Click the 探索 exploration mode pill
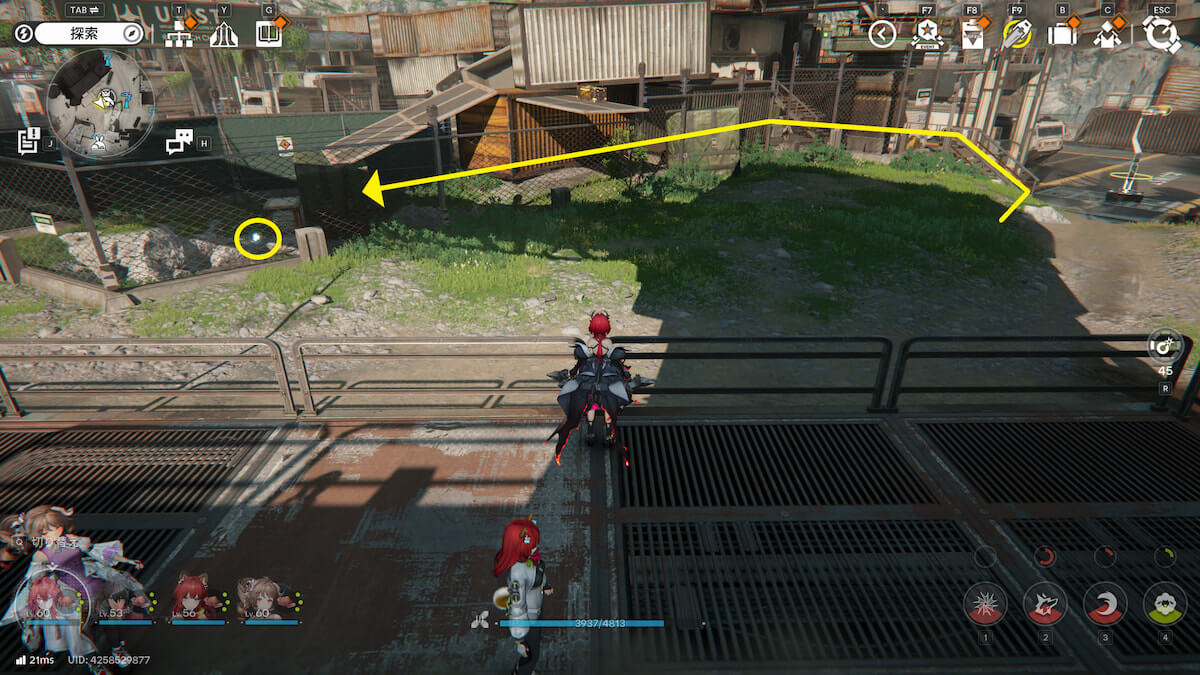 [x=90, y=34]
